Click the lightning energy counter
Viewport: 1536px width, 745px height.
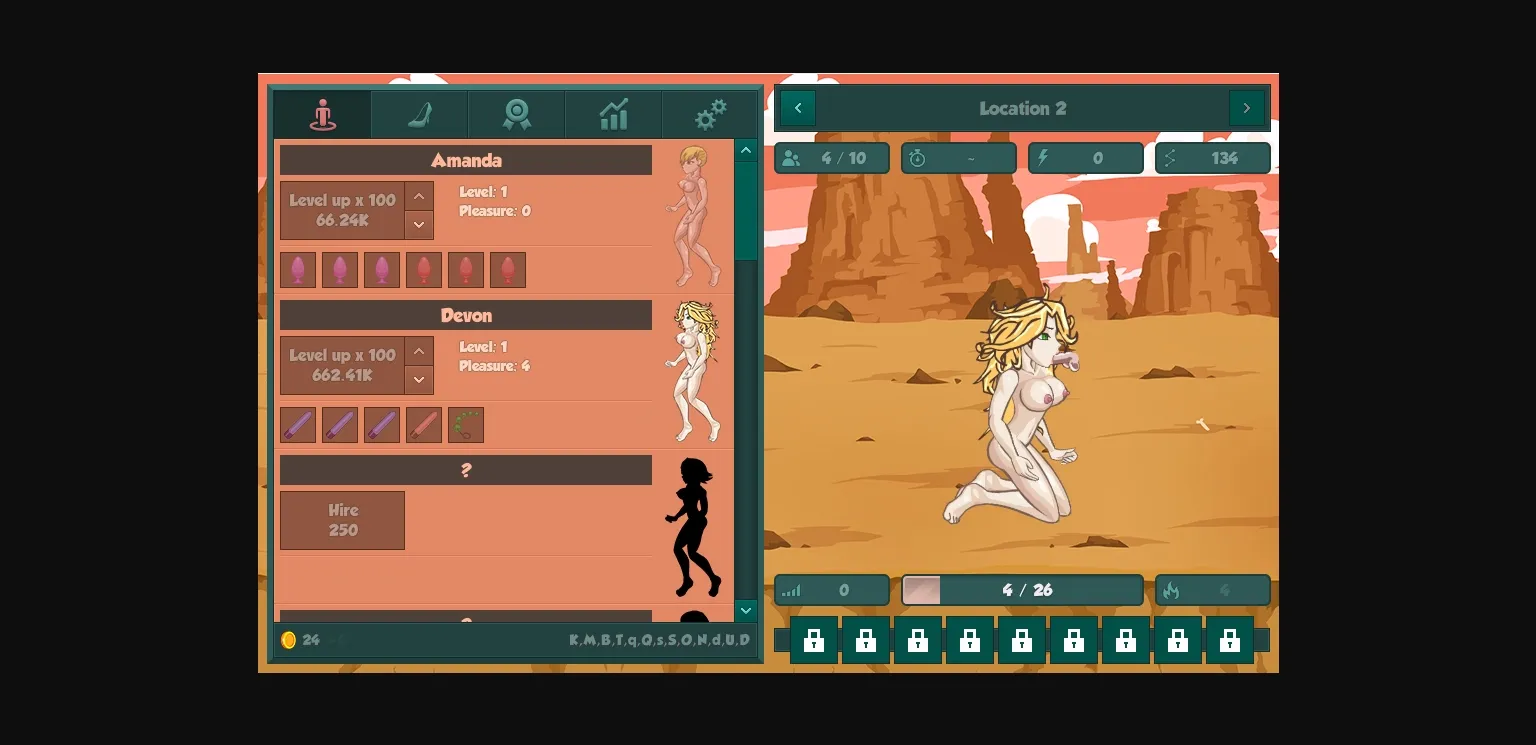(1085, 157)
